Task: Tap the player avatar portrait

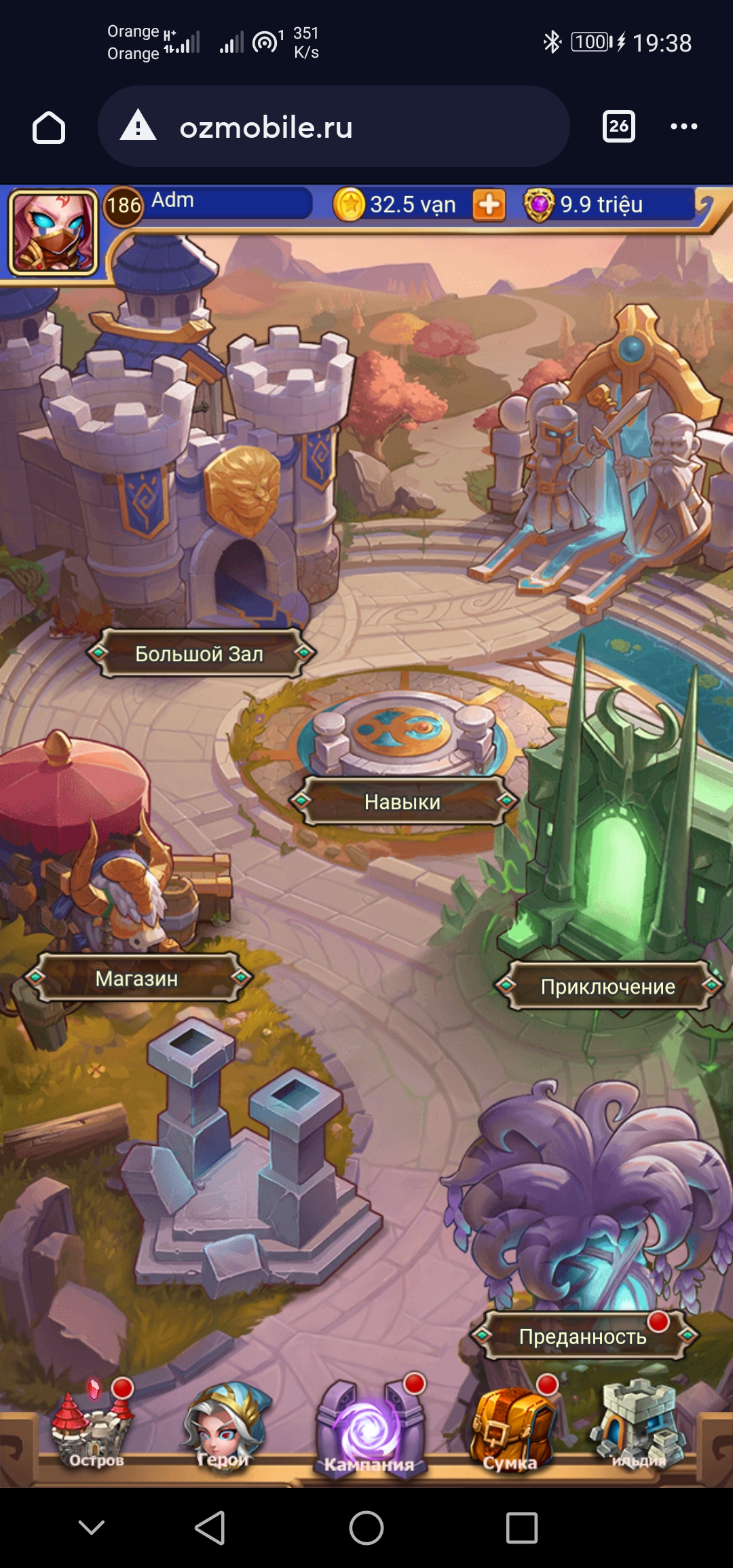Action: click(x=53, y=231)
